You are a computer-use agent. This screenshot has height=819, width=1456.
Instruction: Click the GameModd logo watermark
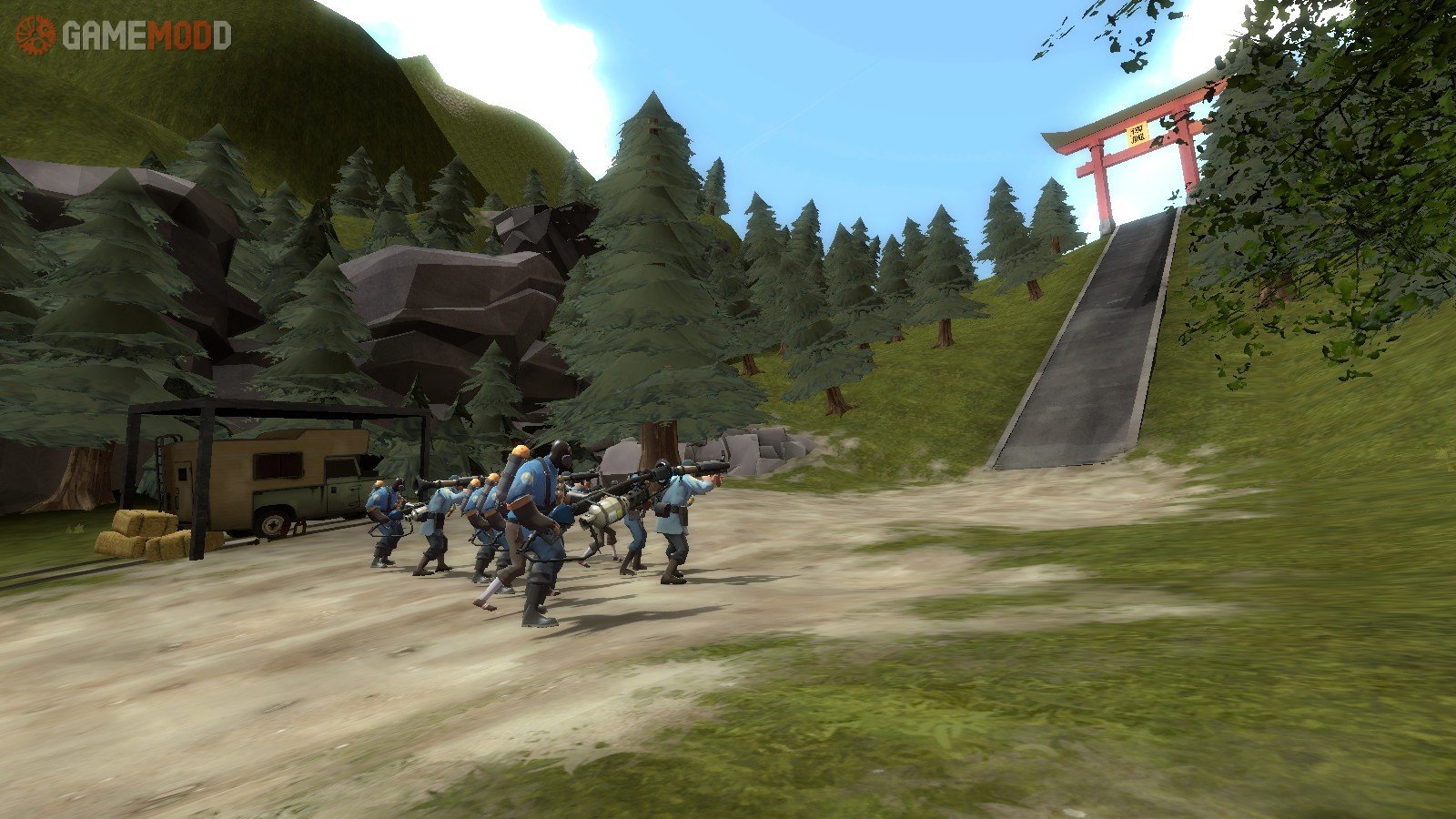[124, 35]
